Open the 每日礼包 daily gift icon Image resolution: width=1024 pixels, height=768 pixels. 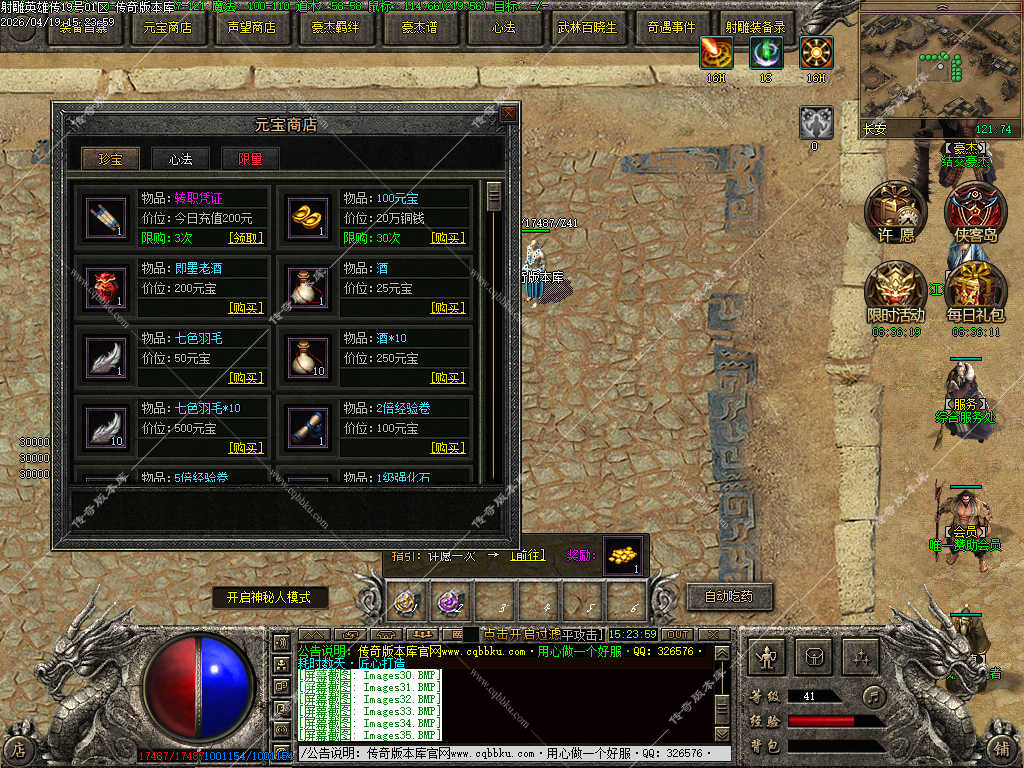coord(975,290)
